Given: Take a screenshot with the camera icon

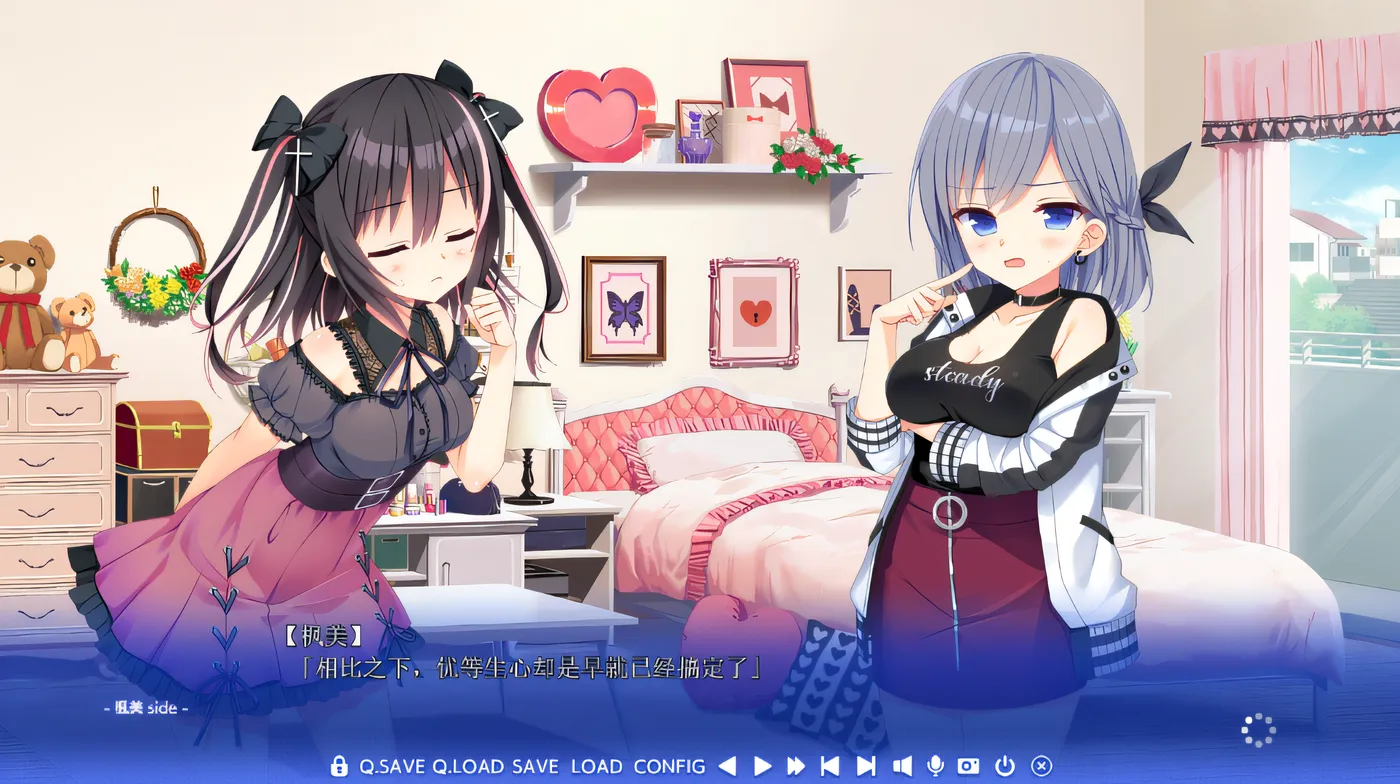Looking at the screenshot, I should 966,765.
